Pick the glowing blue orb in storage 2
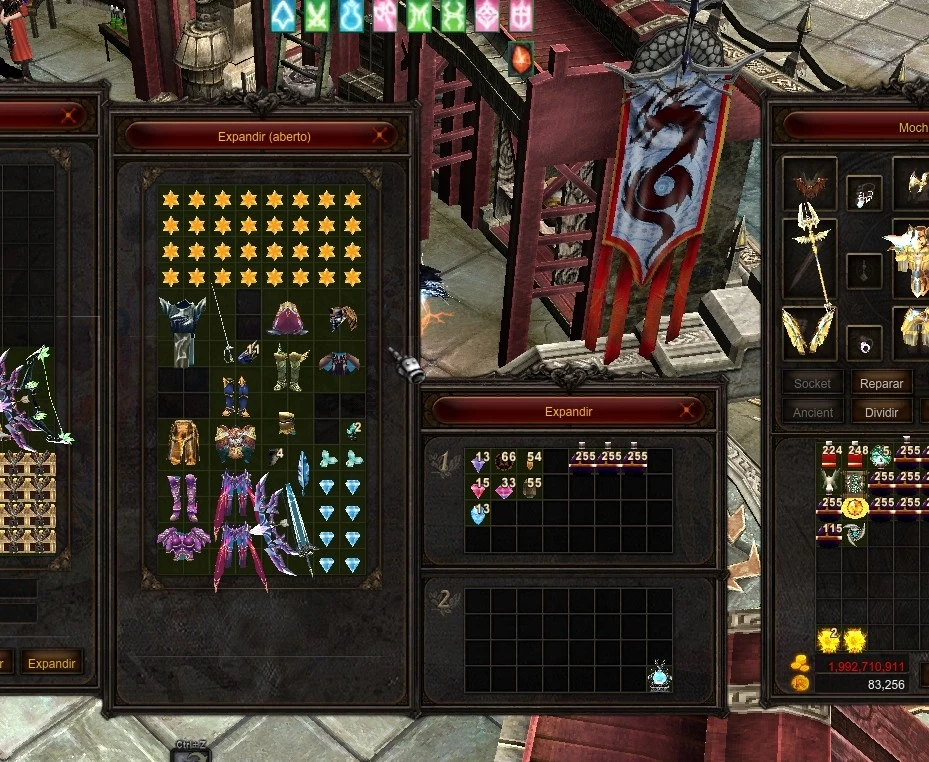Viewport: 929px width, 762px height. tap(659, 677)
